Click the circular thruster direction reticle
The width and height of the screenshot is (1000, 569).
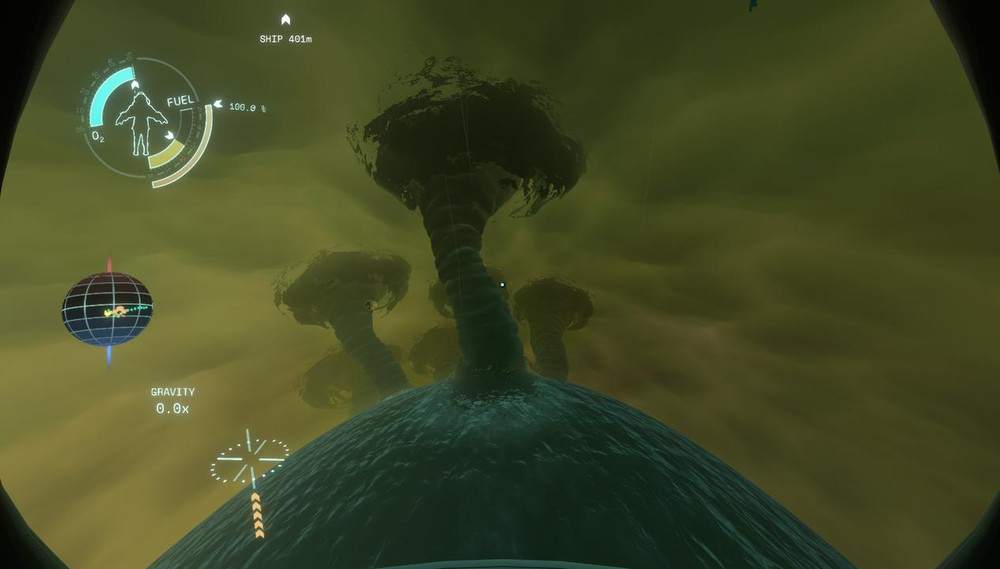[249, 461]
